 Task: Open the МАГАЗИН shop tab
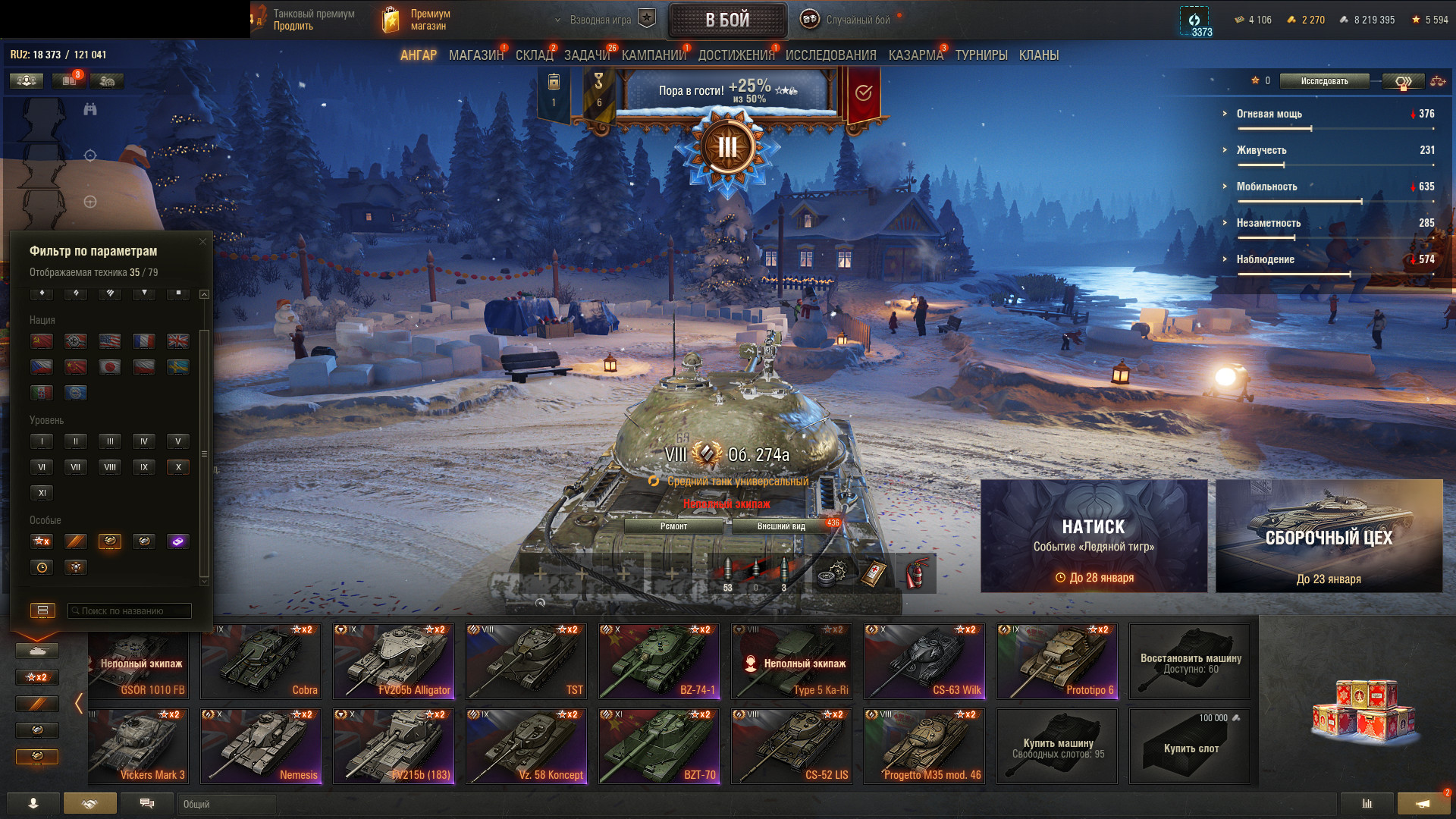coord(475,55)
